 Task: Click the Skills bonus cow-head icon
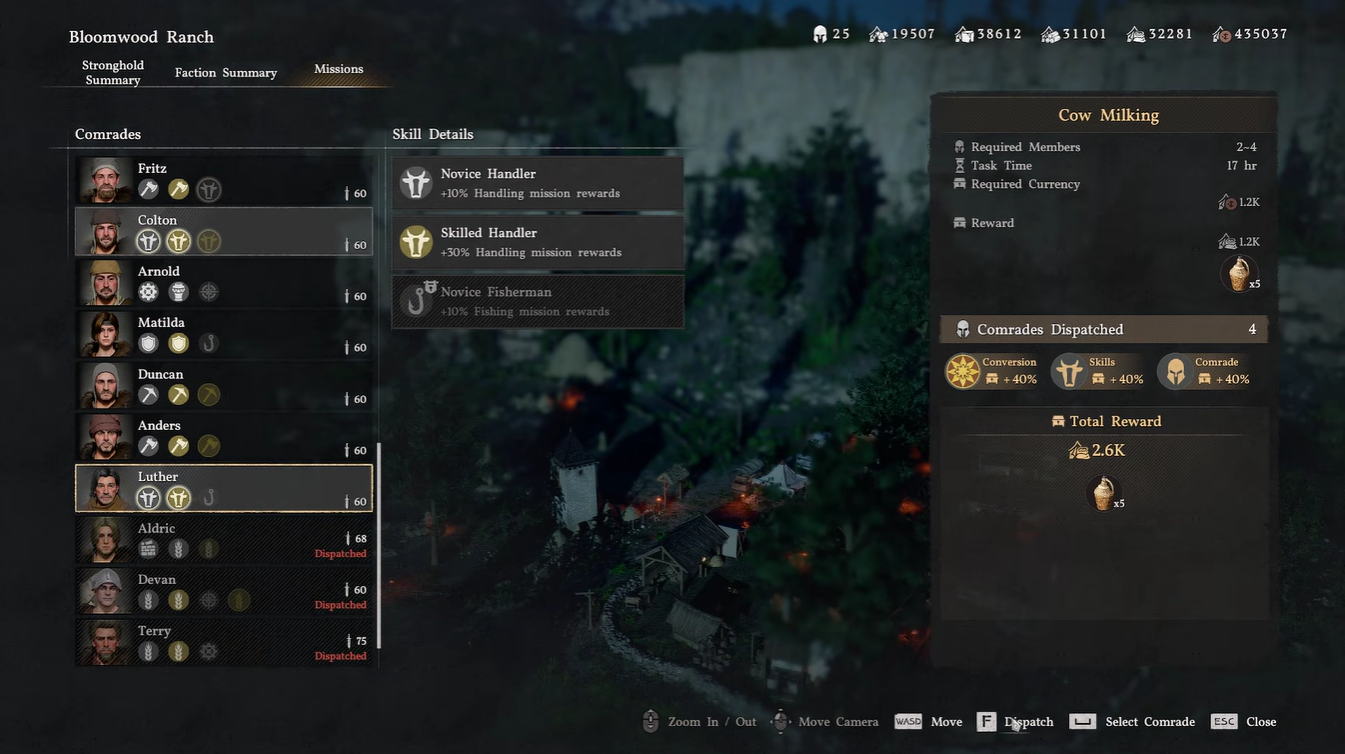[1069, 371]
